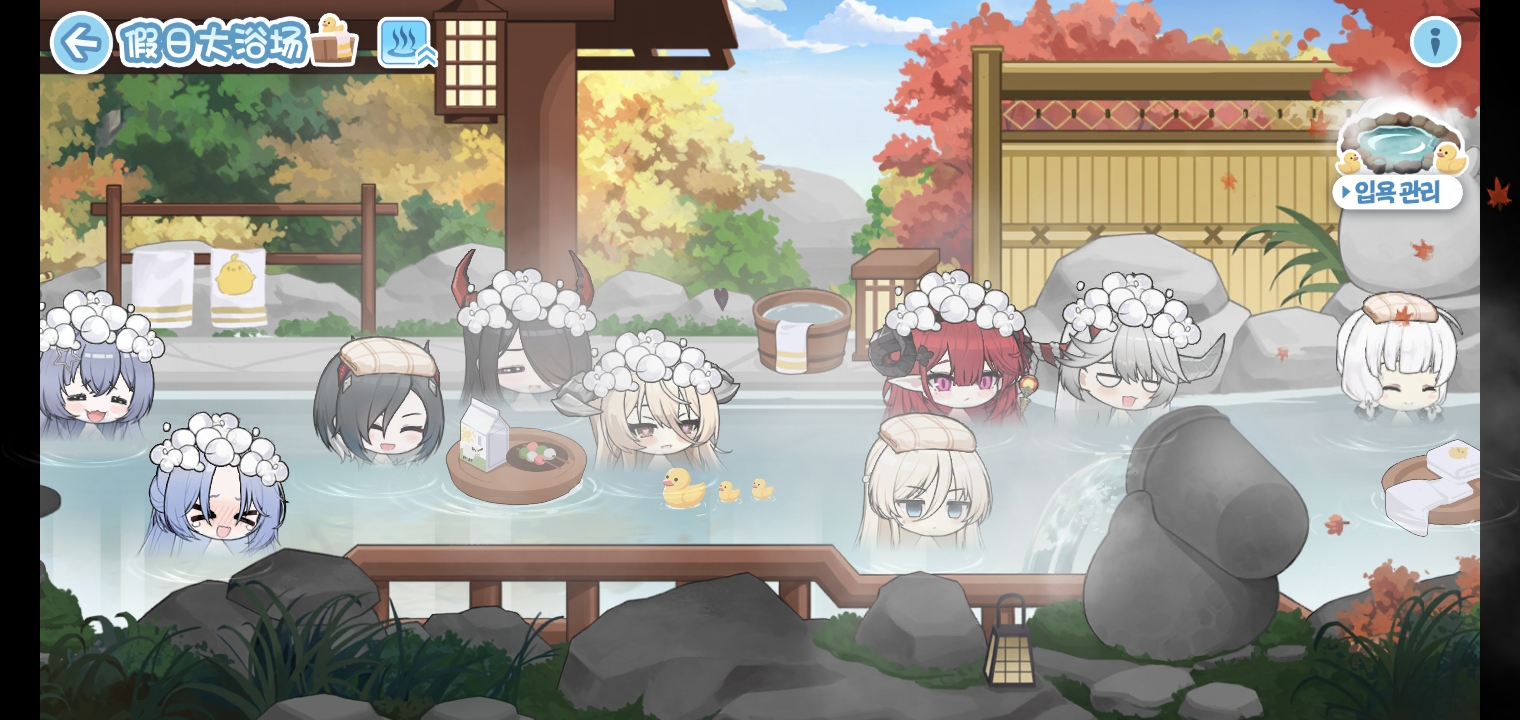Go back using the arrow button
The width and height of the screenshot is (1520, 720).
80,43
